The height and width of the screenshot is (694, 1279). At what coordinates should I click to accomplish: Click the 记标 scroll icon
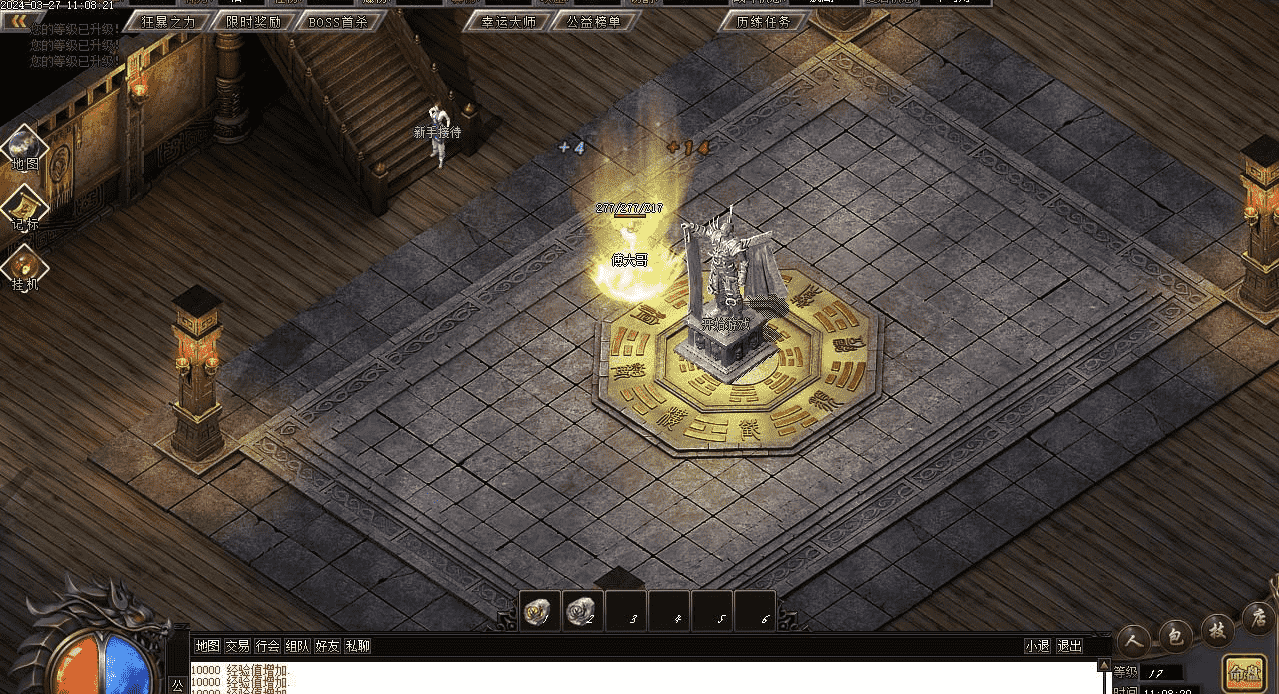[25, 209]
